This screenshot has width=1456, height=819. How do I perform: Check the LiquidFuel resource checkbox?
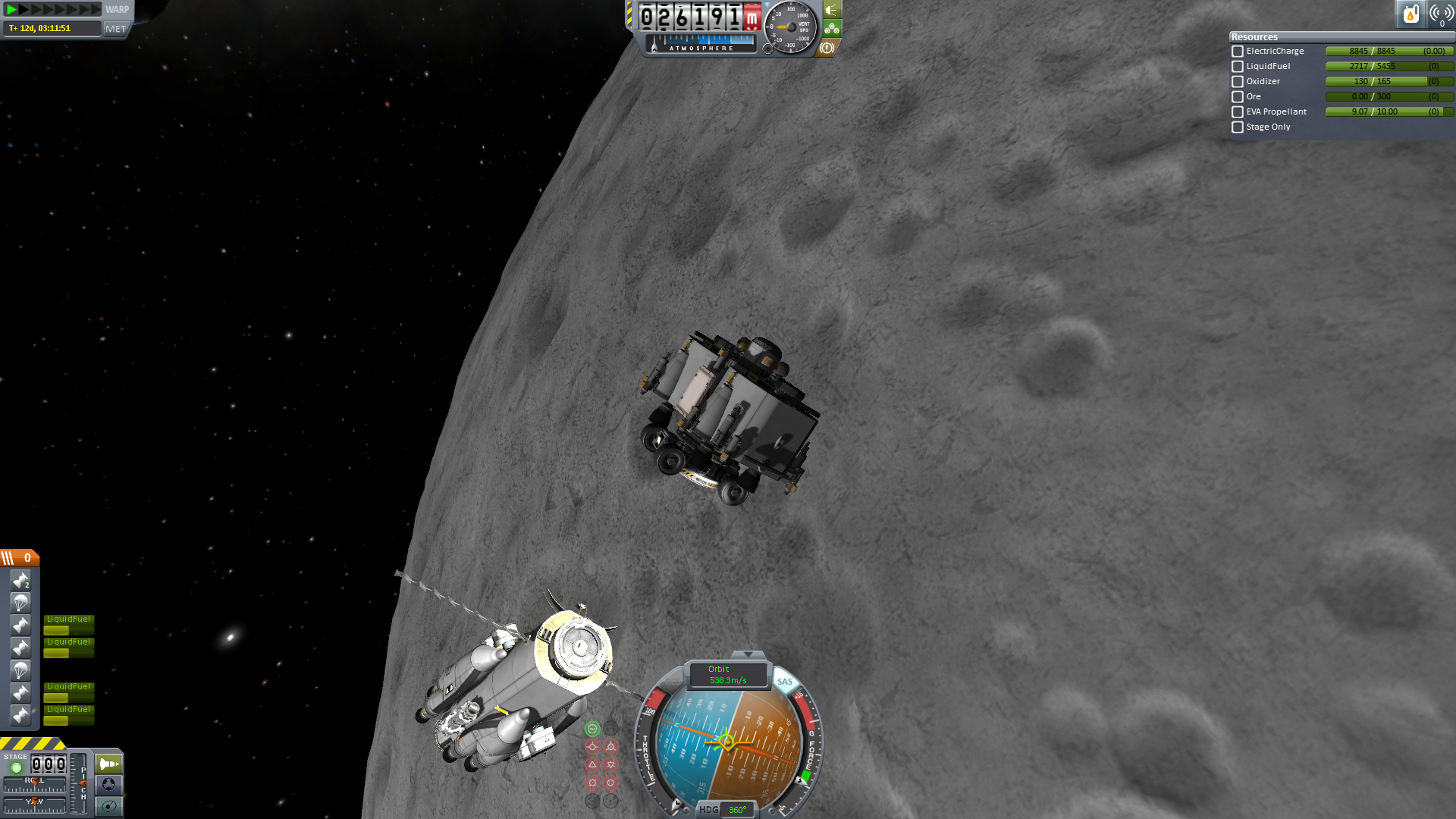coord(1238,67)
